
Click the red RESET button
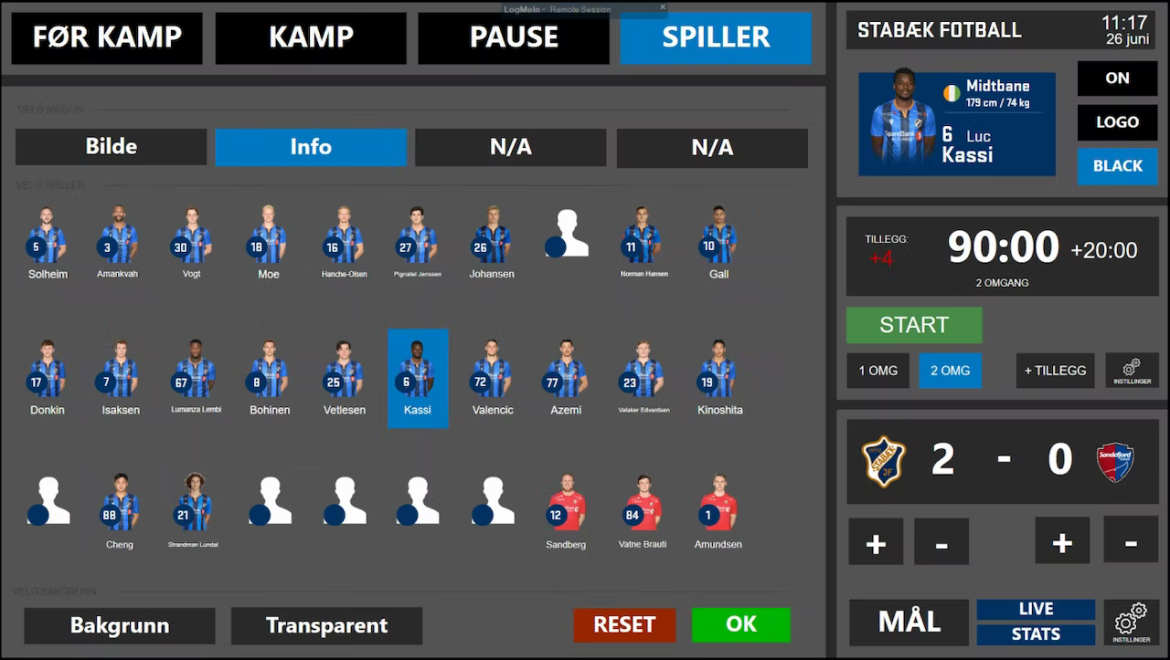coord(624,625)
